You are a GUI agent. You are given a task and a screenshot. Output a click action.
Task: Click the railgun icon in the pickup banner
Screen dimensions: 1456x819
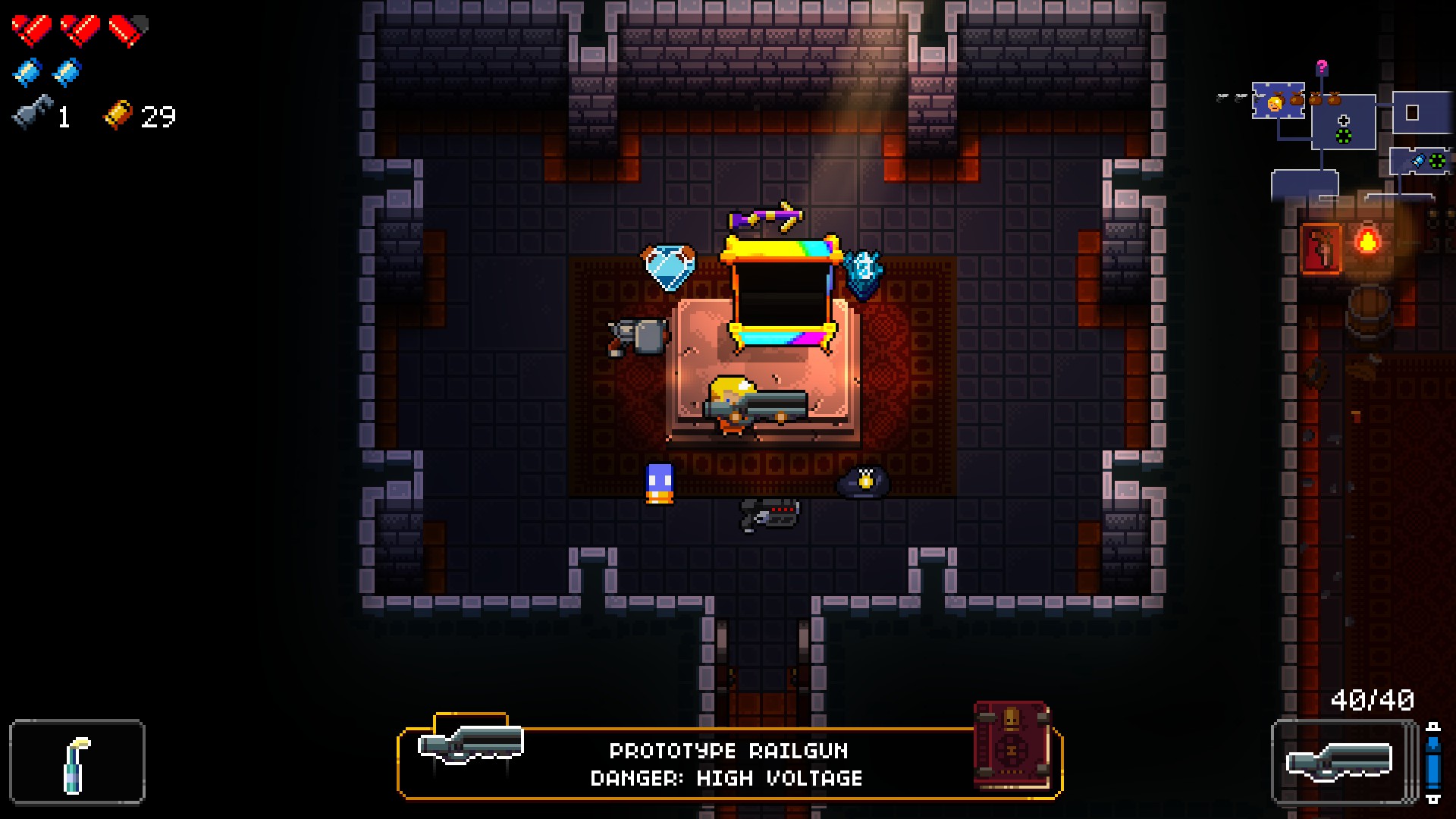[x=470, y=744]
